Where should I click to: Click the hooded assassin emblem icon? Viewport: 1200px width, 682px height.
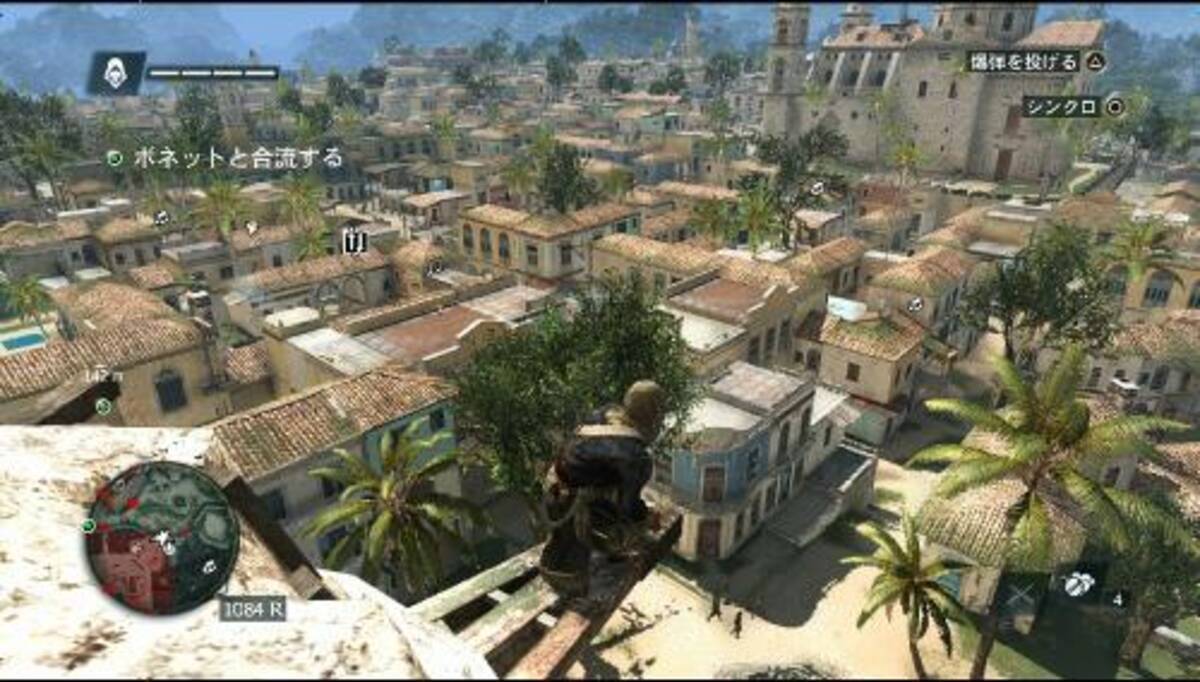pyautogui.click(x=116, y=73)
